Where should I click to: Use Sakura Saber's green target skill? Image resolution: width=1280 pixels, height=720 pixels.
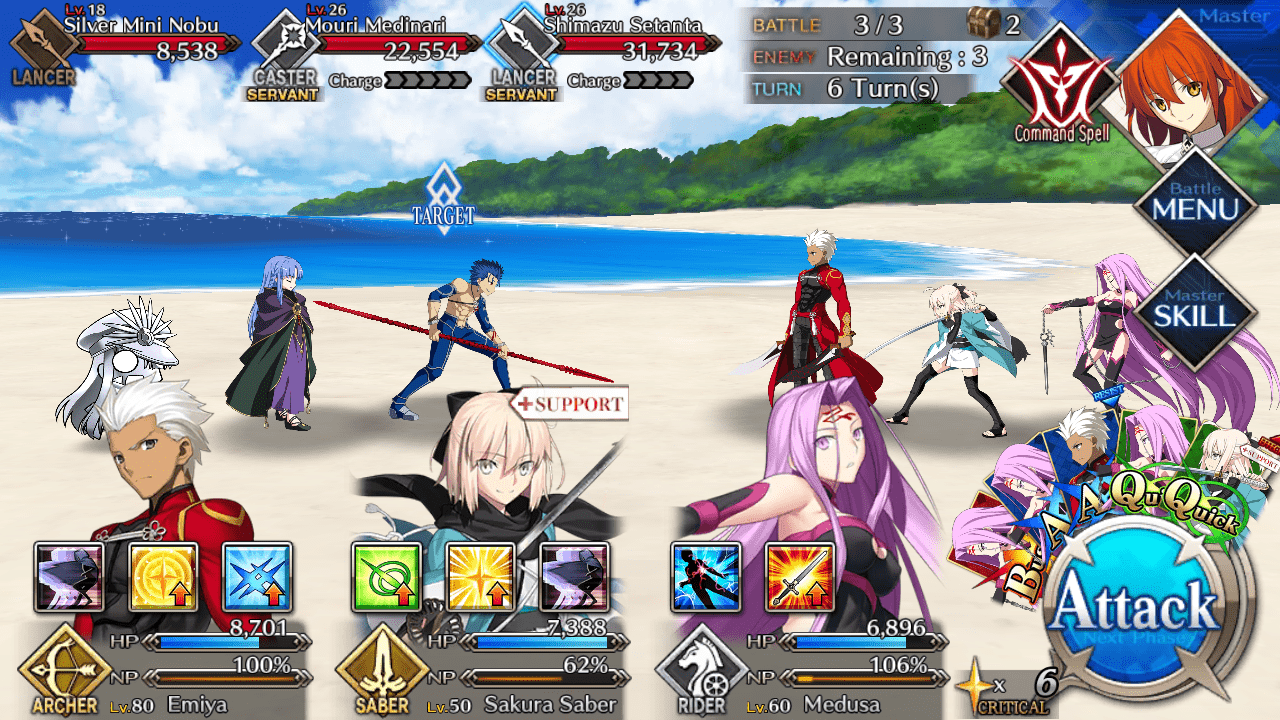[386, 577]
